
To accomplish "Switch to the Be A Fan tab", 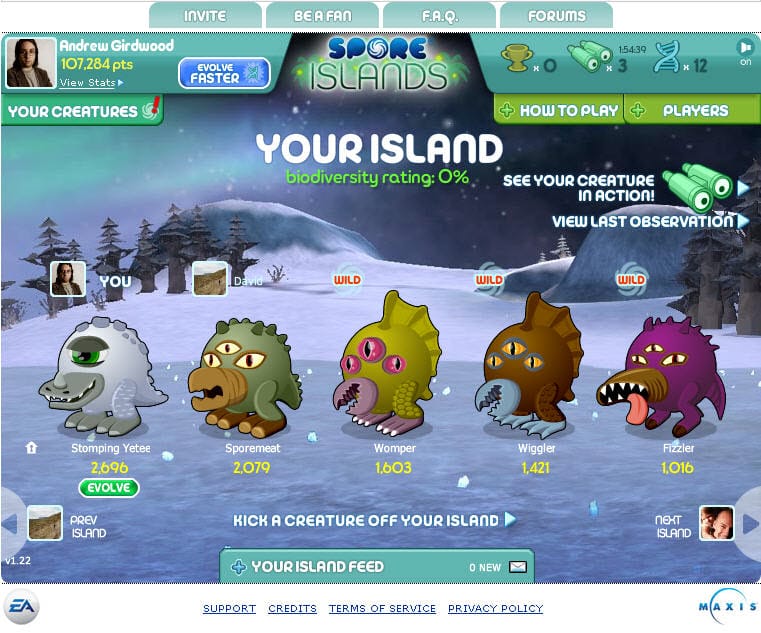I will 321,16.
